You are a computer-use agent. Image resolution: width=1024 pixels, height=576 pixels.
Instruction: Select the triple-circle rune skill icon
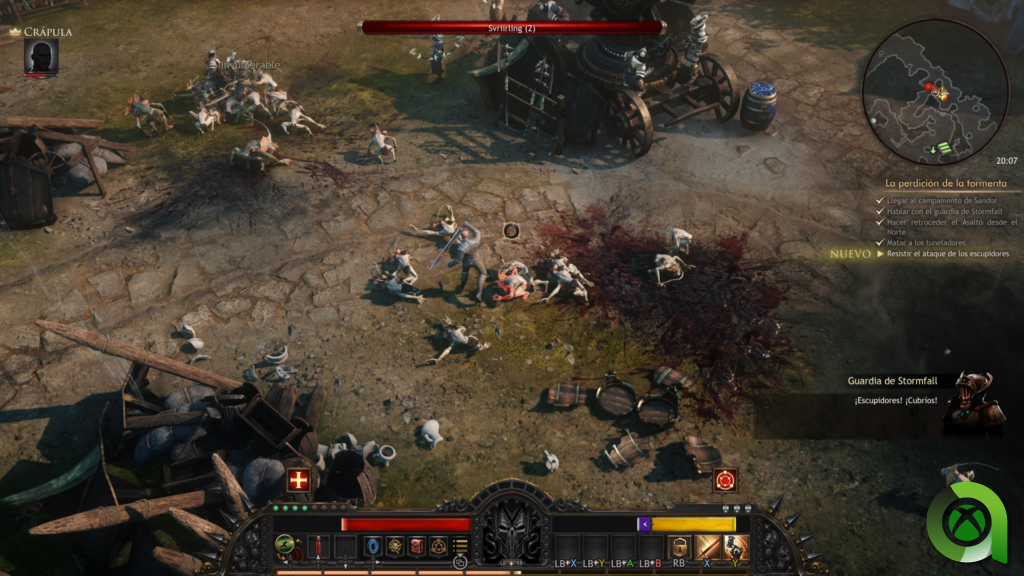click(x=439, y=546)
